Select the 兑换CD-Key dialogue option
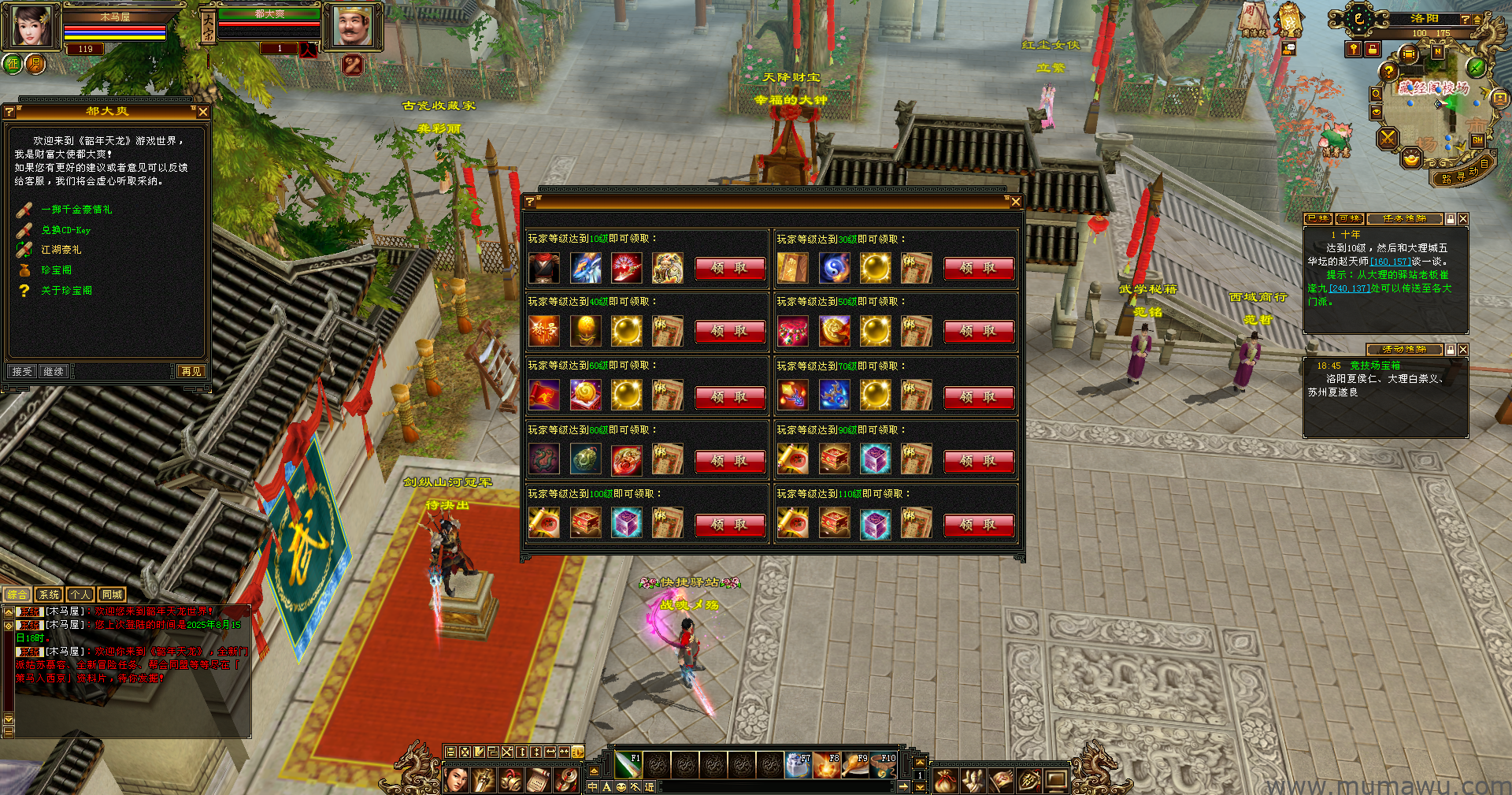Image resolution: width=1512 pixels, height=795 pixels. (65, 230)
